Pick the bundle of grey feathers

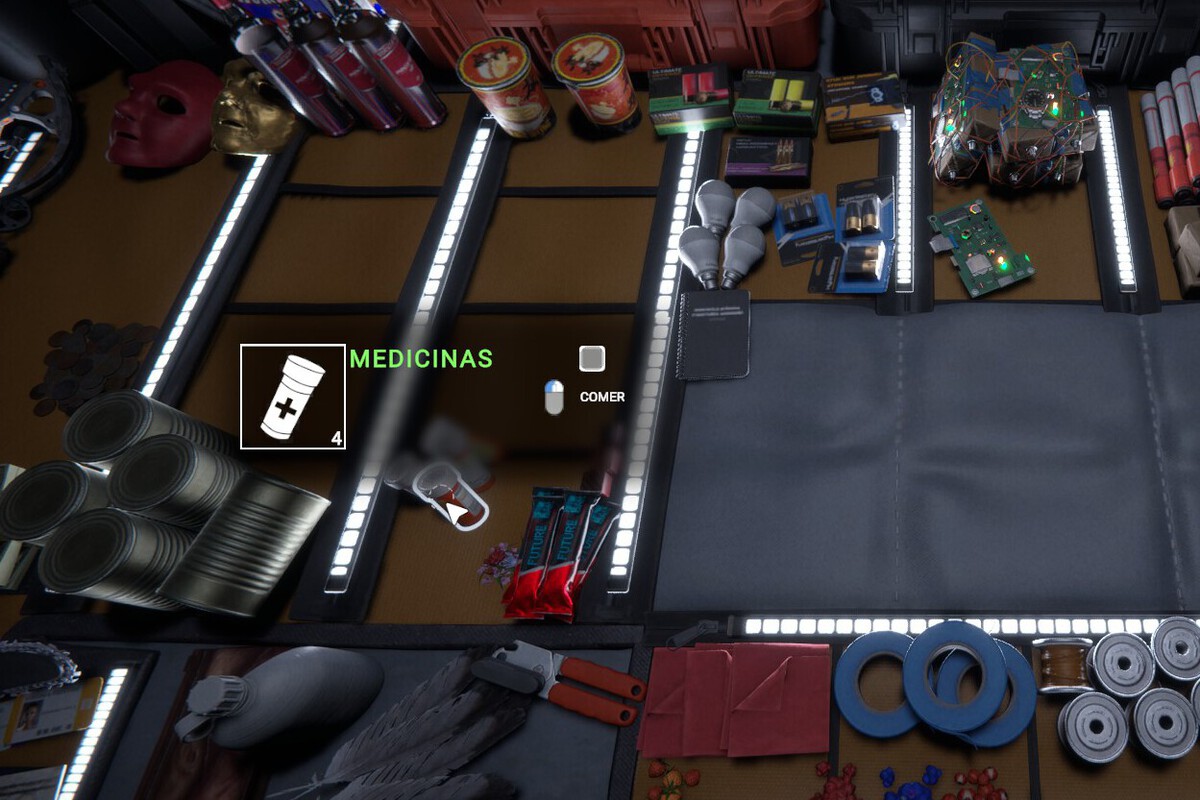point(420,730)
